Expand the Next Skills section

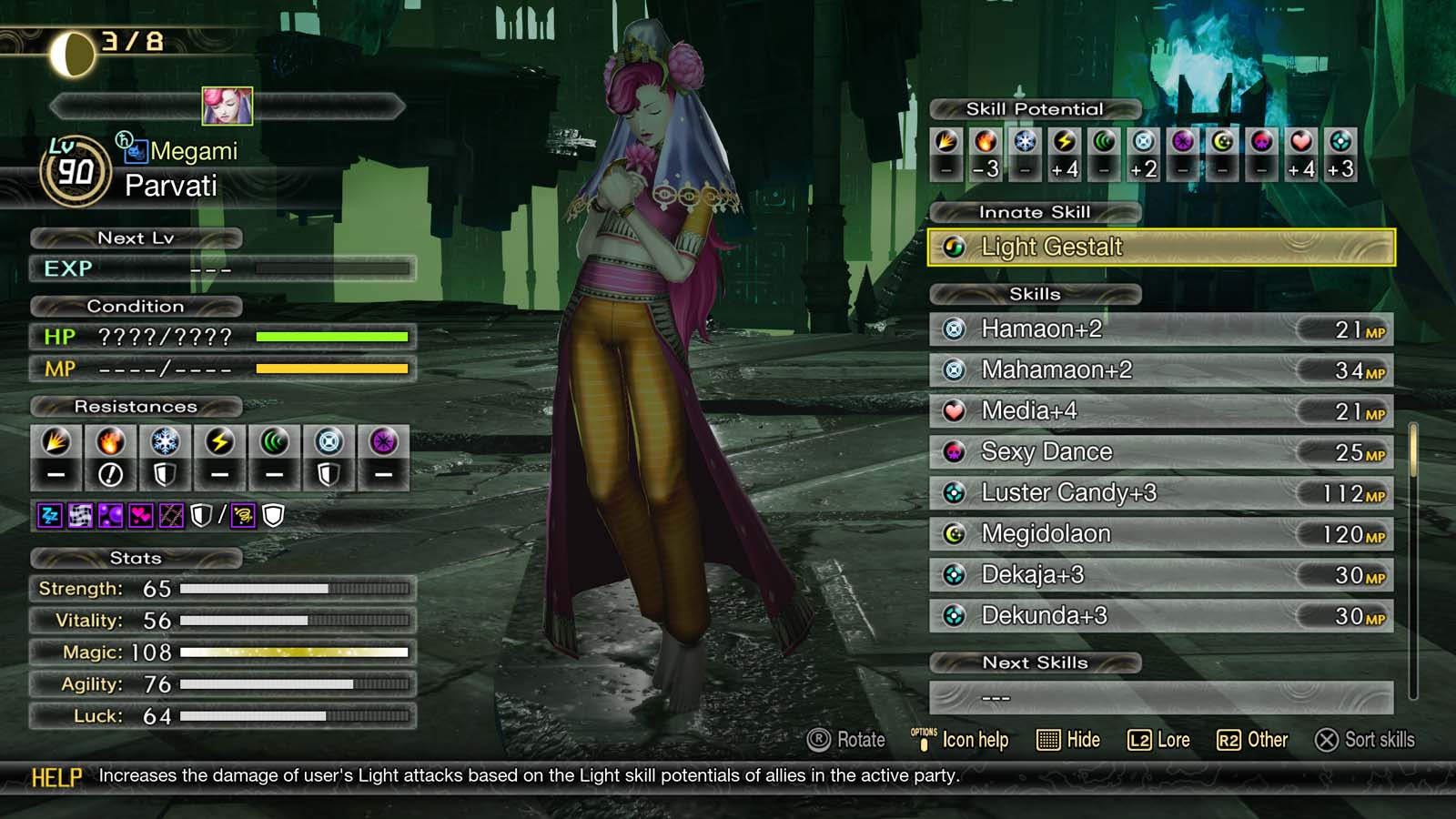(x=1035, y=662)
